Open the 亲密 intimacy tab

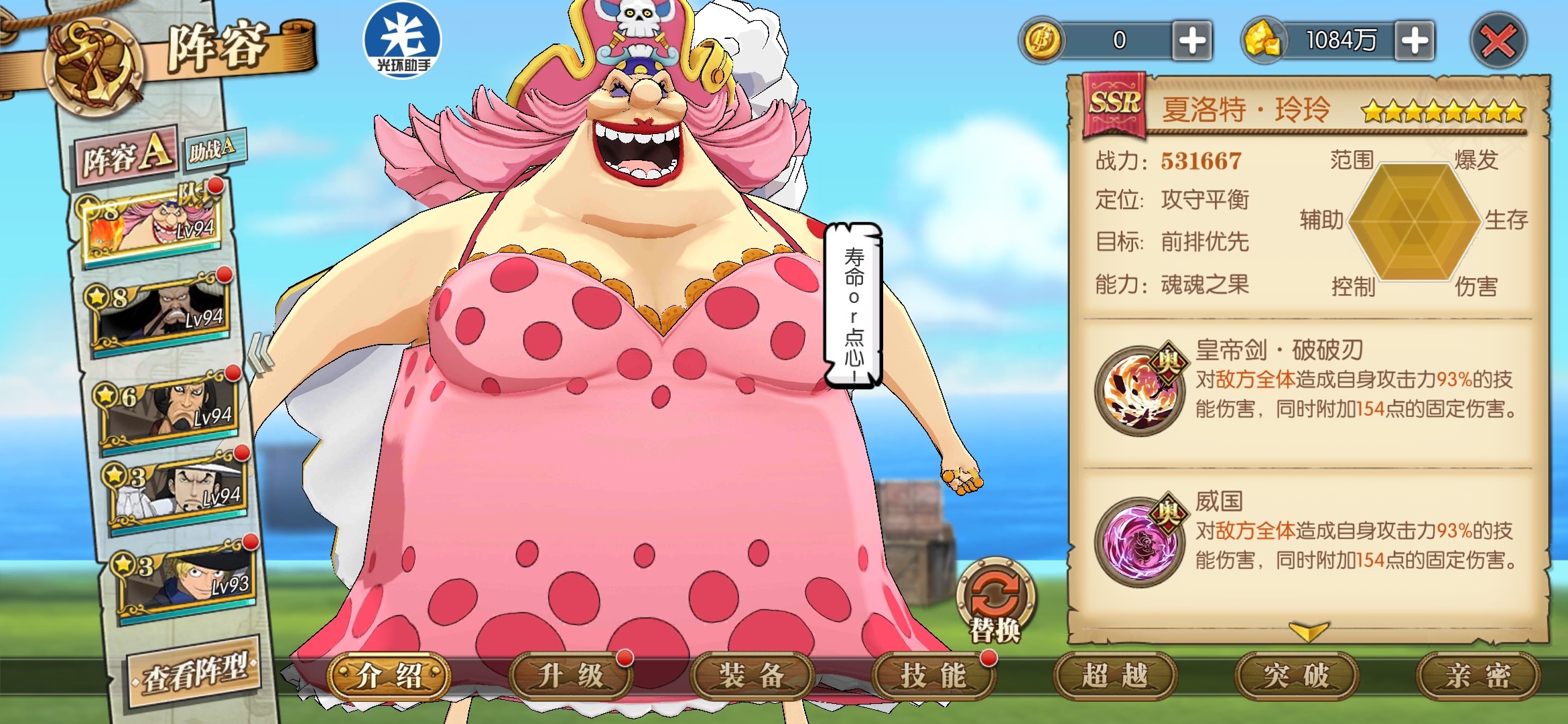1478,676
